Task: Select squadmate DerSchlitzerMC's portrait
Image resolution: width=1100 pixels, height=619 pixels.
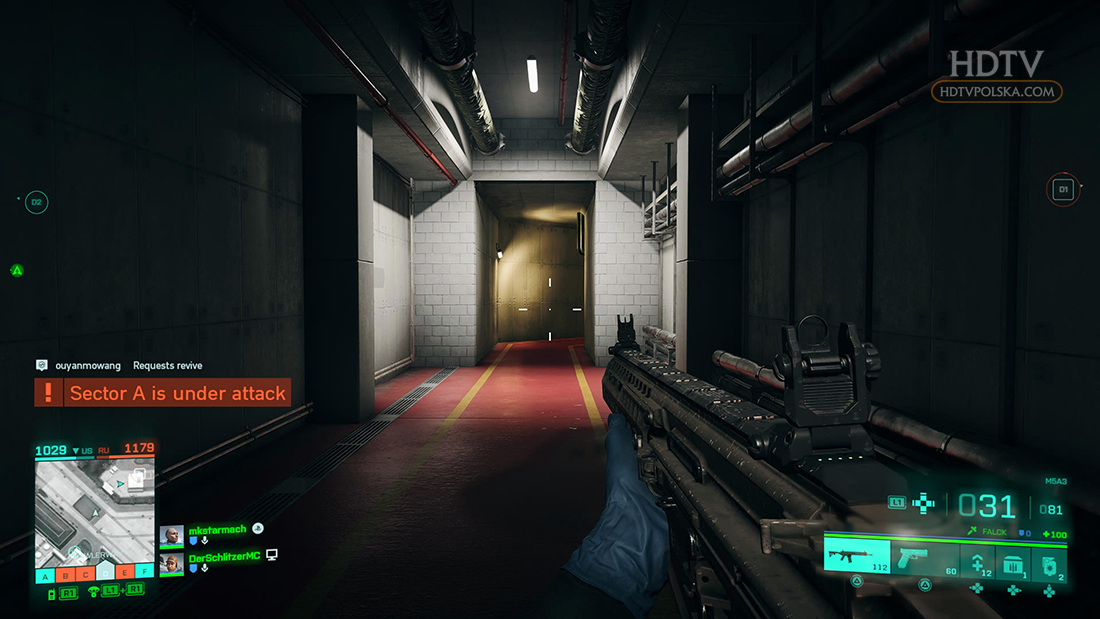Action: [171, 563]
